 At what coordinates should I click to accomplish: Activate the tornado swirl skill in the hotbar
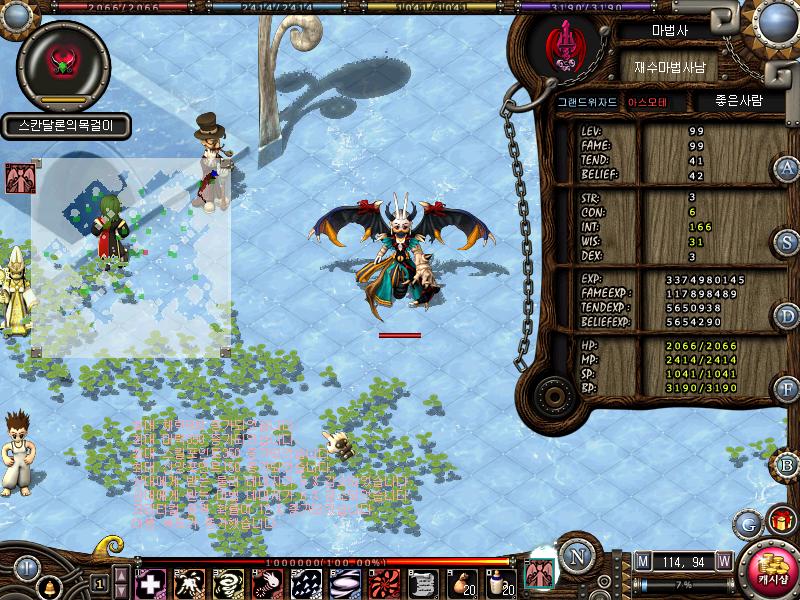[228, 583]
